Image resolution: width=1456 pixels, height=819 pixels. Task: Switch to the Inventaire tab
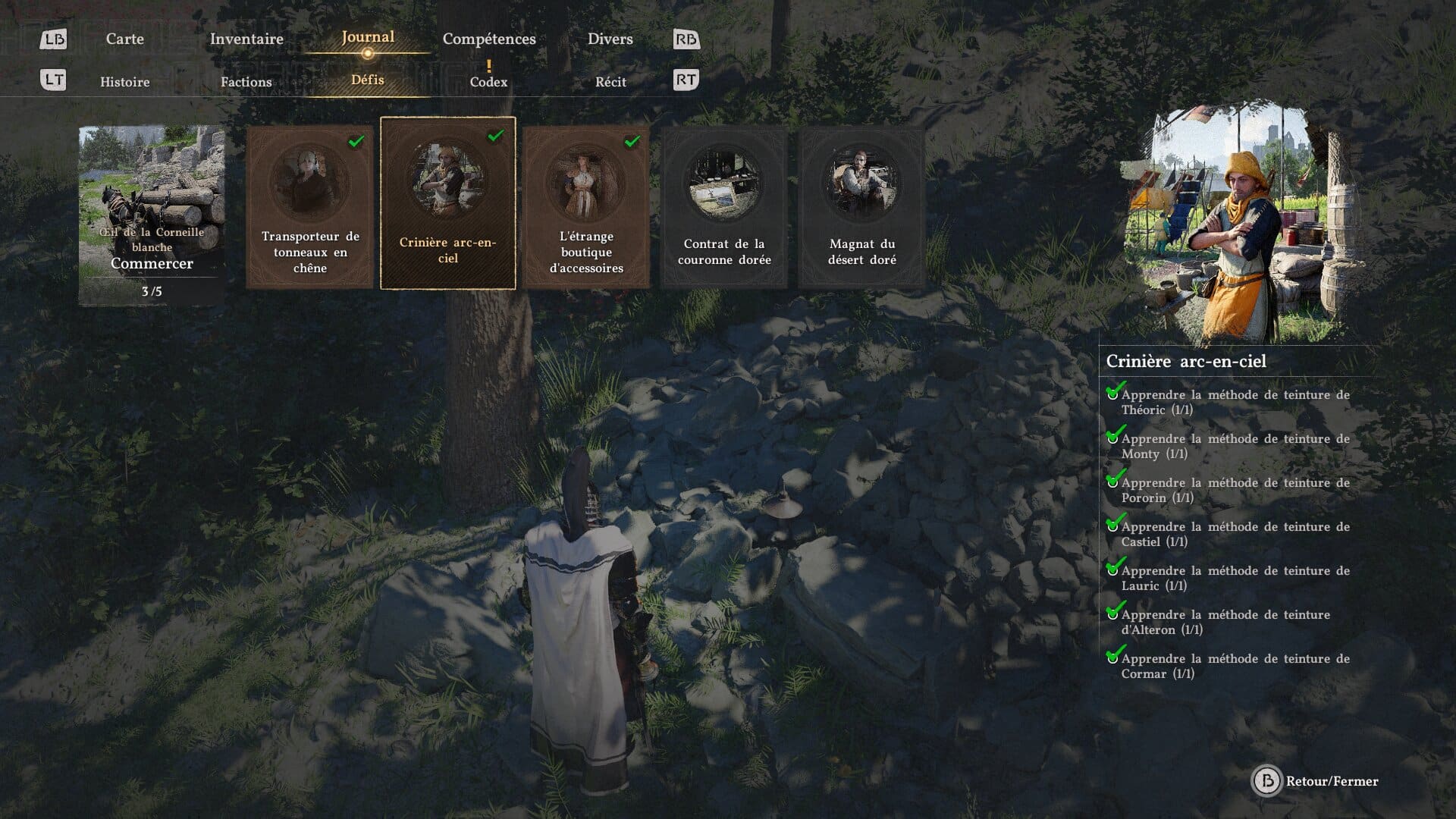click(x=246, y=39)
